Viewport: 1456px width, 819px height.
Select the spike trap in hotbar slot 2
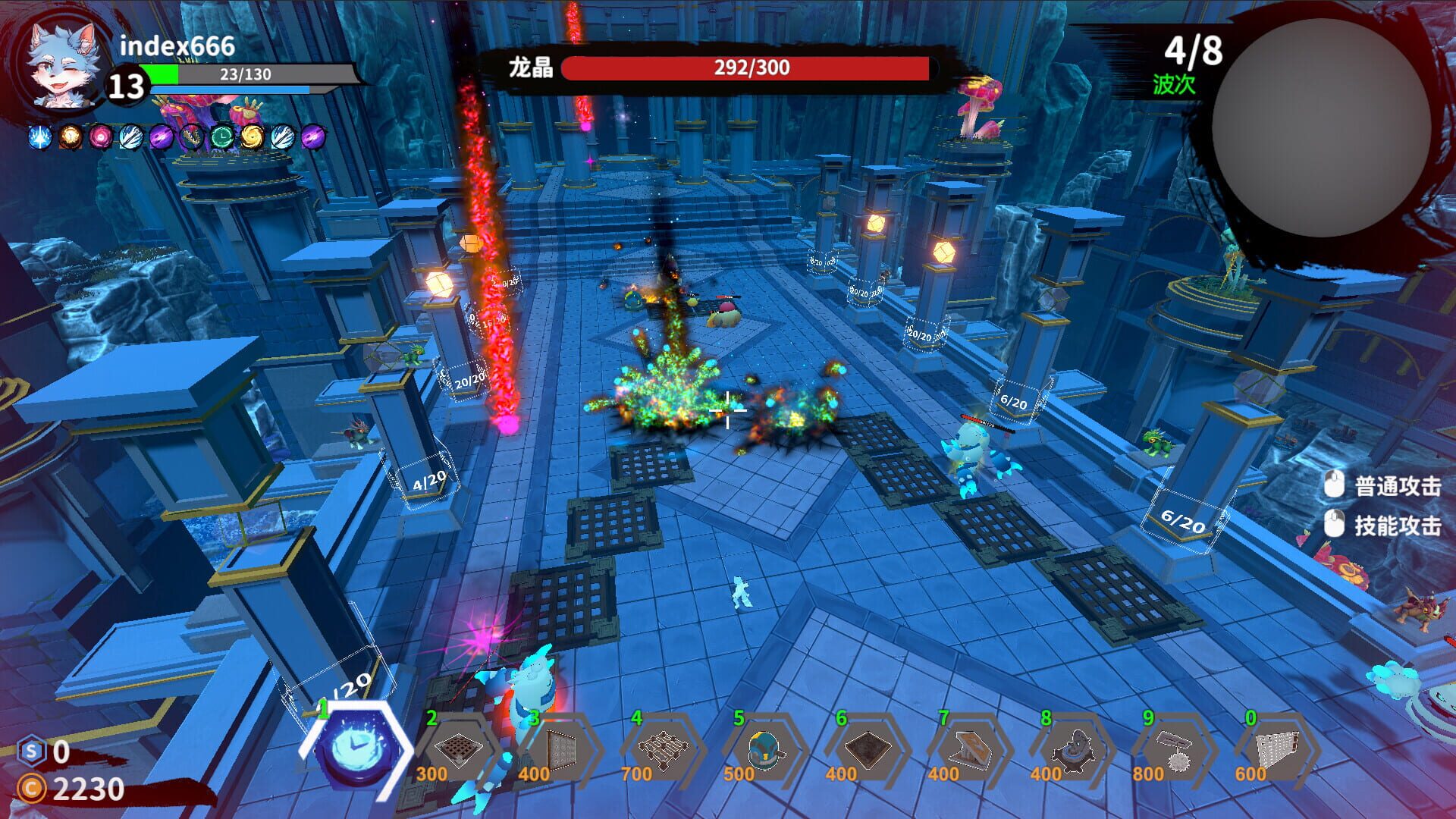pyautogui.click(x=459, y=751)
